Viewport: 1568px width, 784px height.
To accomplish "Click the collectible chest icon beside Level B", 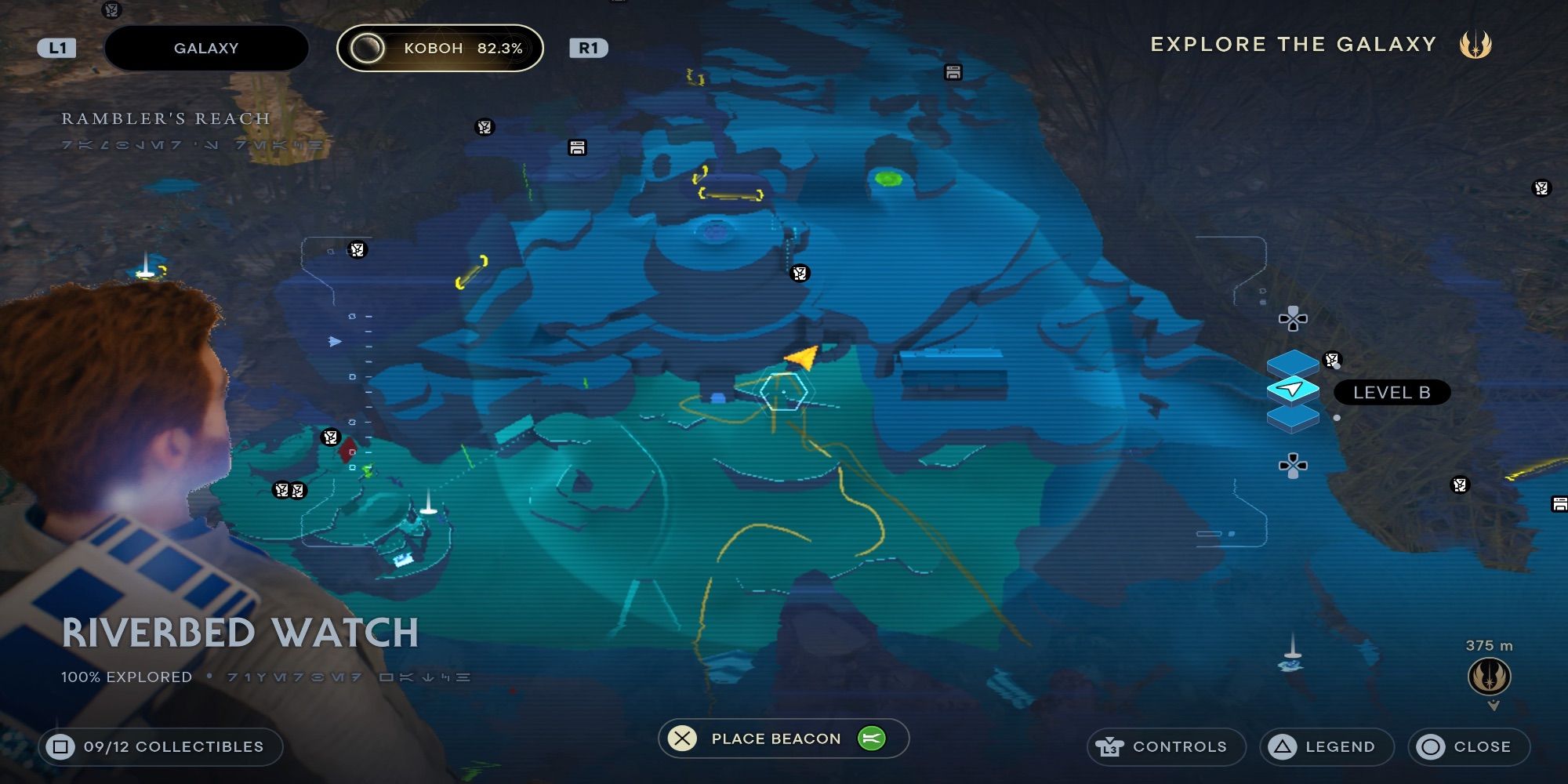I will coord(1330,359).
